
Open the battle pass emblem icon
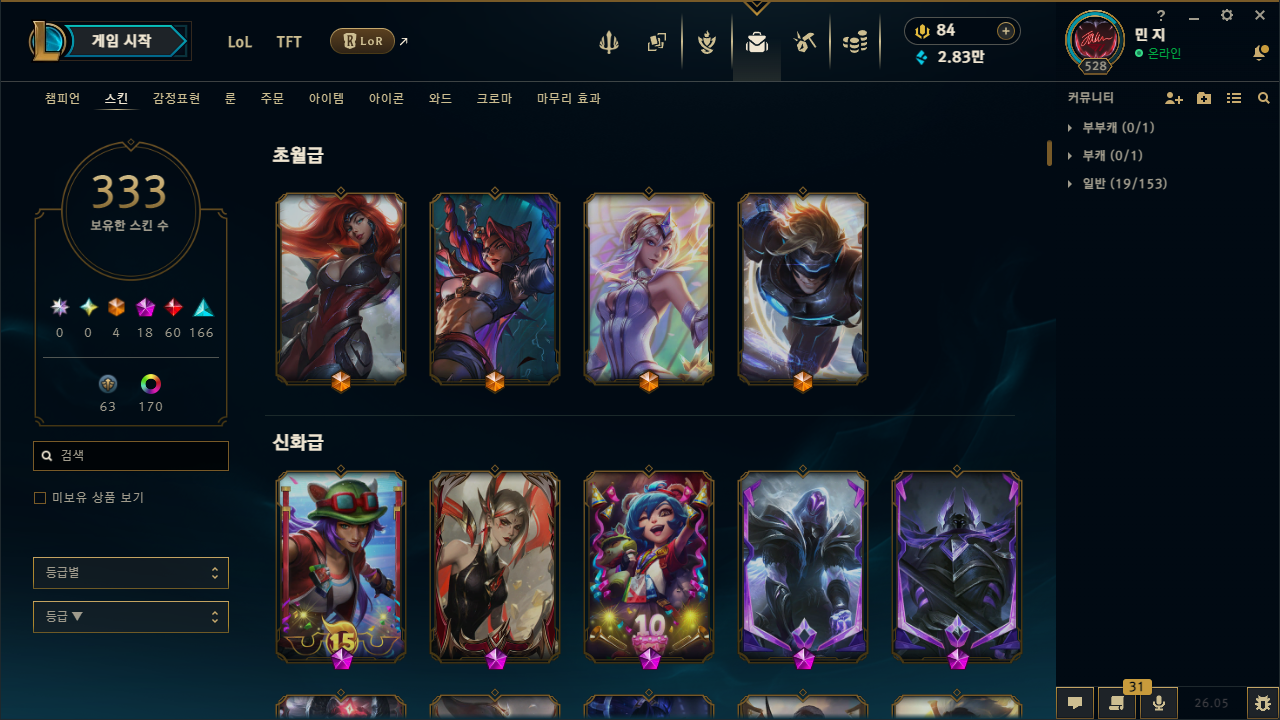coord(707,41)
